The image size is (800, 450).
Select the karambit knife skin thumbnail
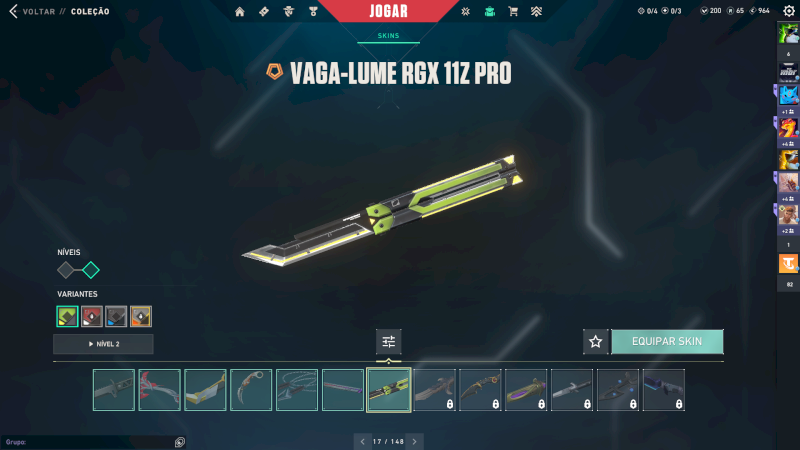(251, 390)
